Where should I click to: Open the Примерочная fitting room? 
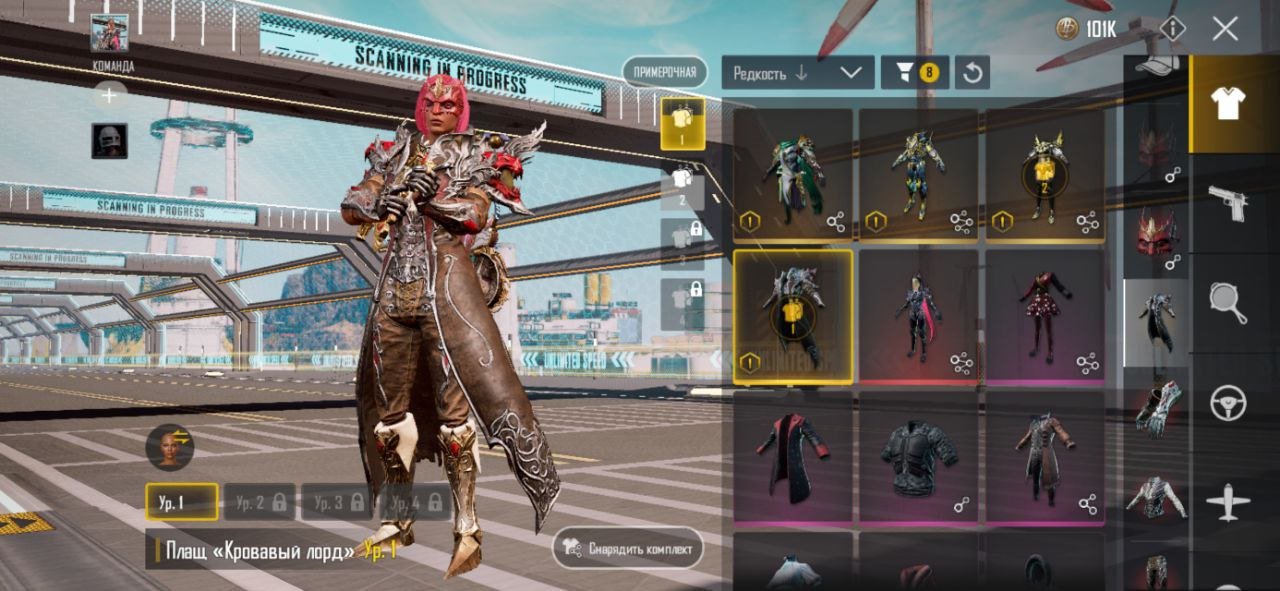coord(664,72)
